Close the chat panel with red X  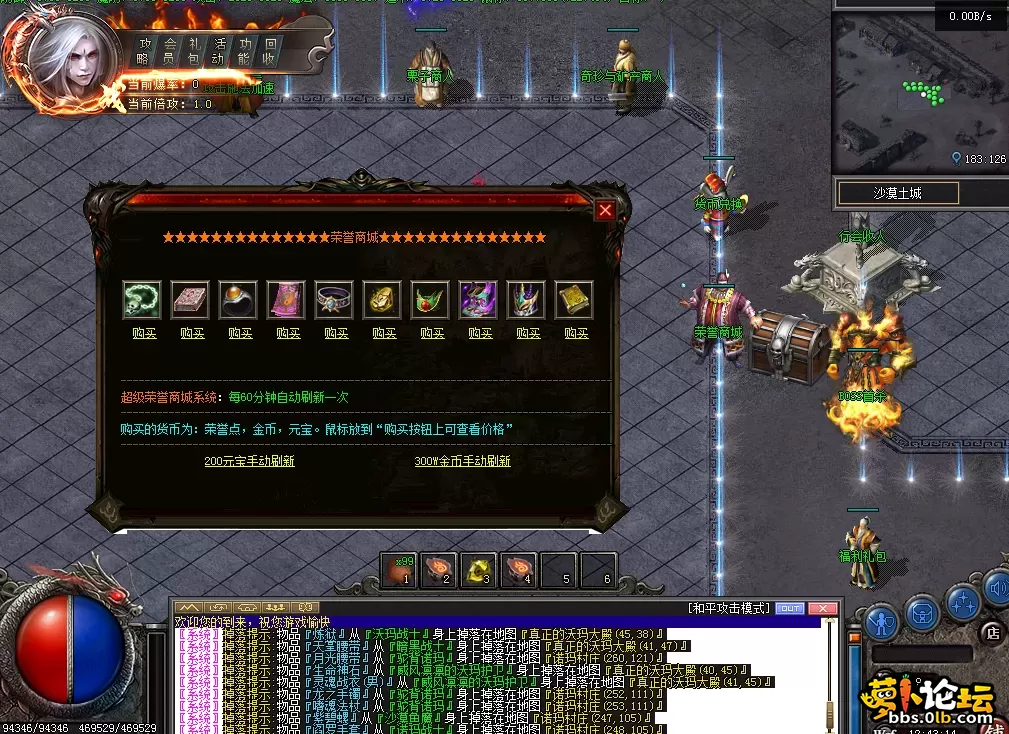822,608
